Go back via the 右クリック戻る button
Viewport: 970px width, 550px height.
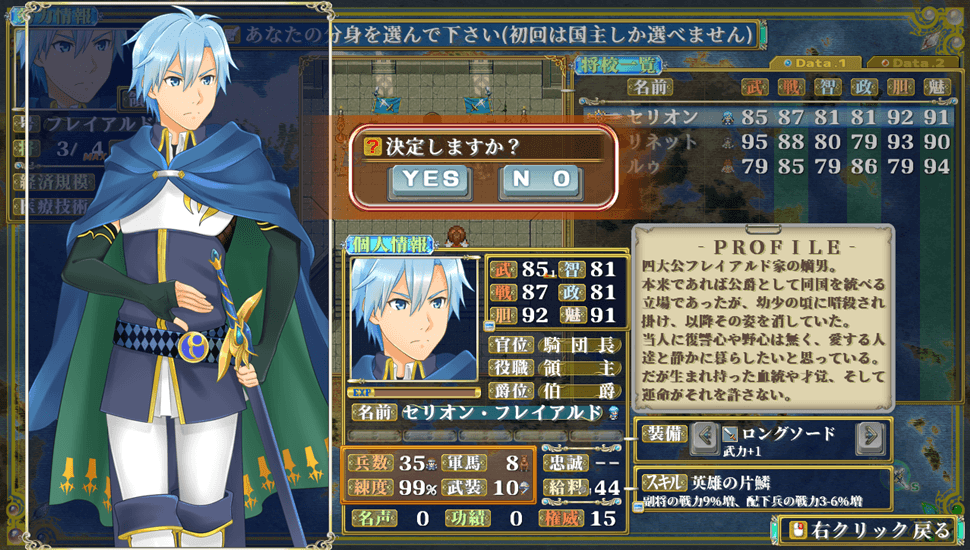865,529
